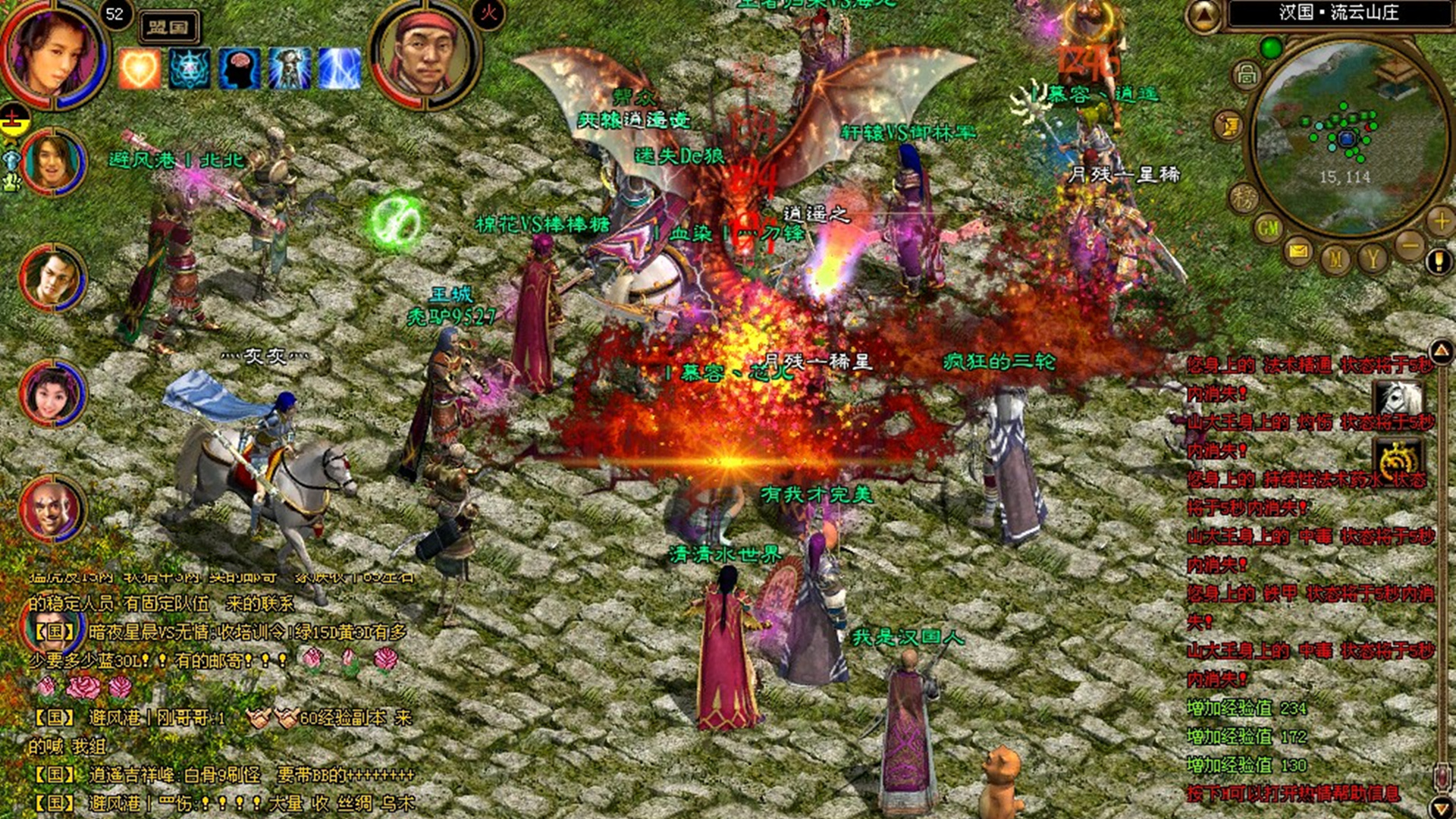Click the system log's down arrow button
Viewport: 1456px width, 819px height.
tap(1441, 806)
